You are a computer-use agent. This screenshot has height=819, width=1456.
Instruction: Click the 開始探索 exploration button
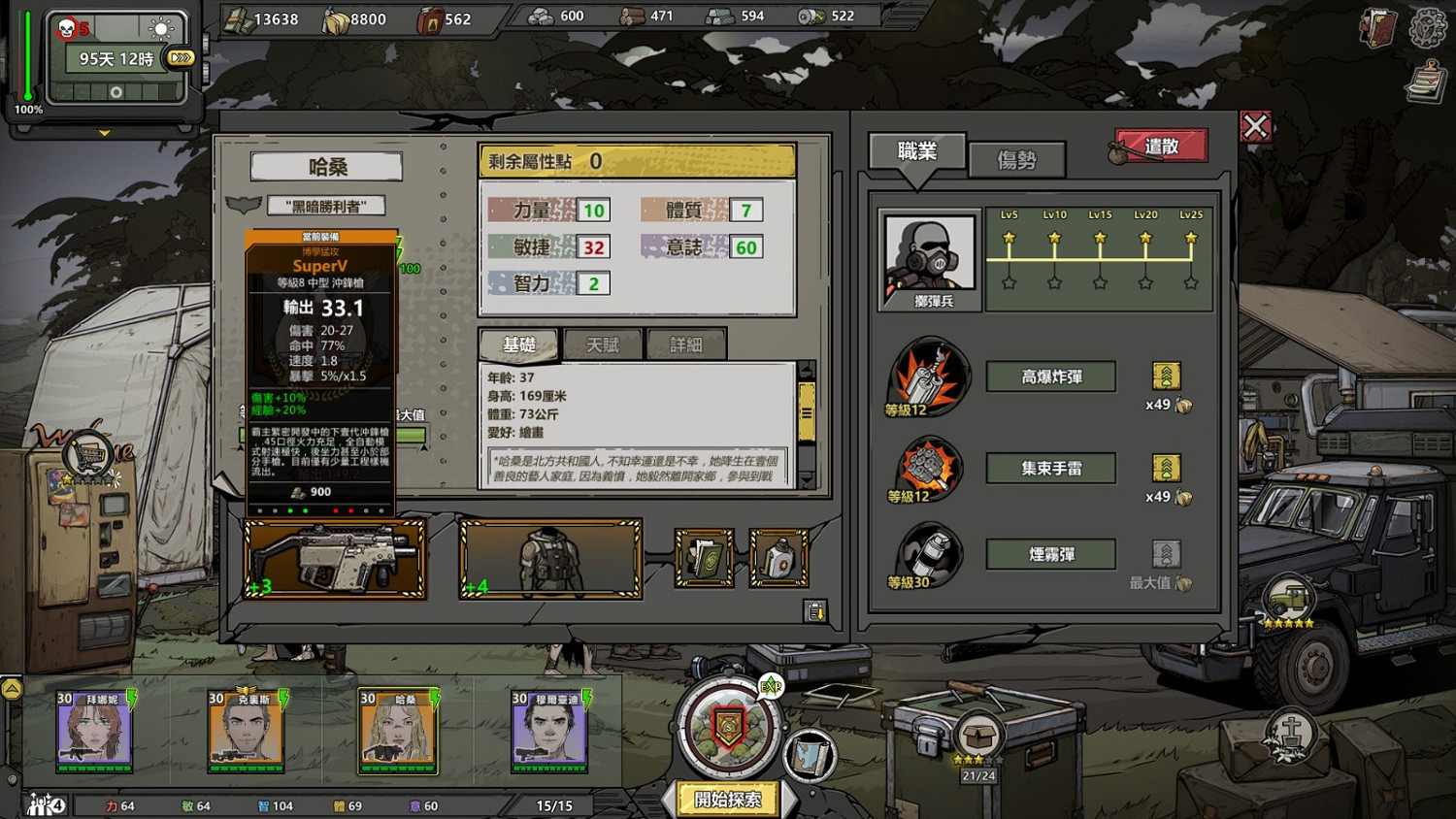coord(726,799)
